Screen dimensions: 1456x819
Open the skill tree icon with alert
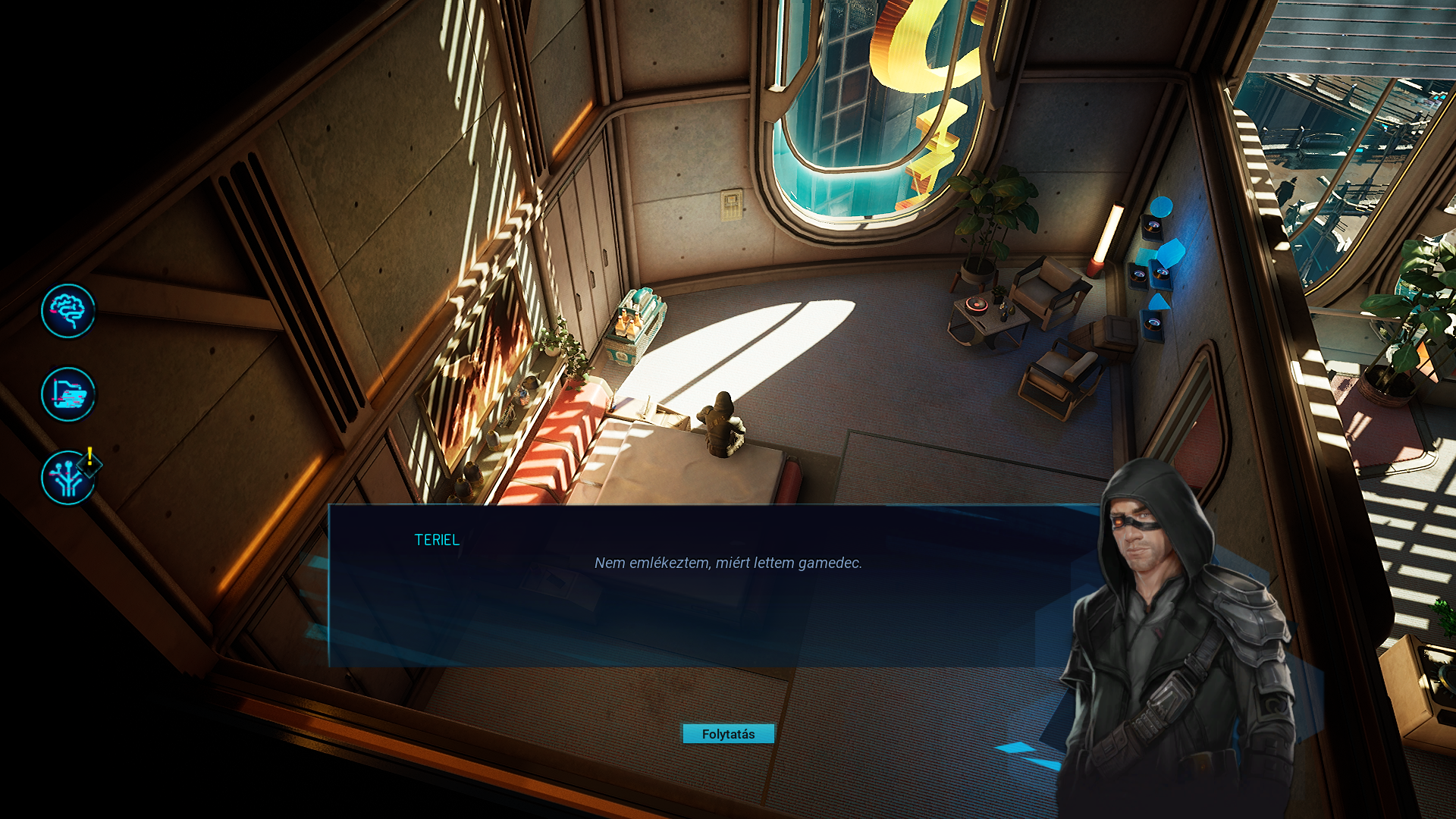coord(68,478)
